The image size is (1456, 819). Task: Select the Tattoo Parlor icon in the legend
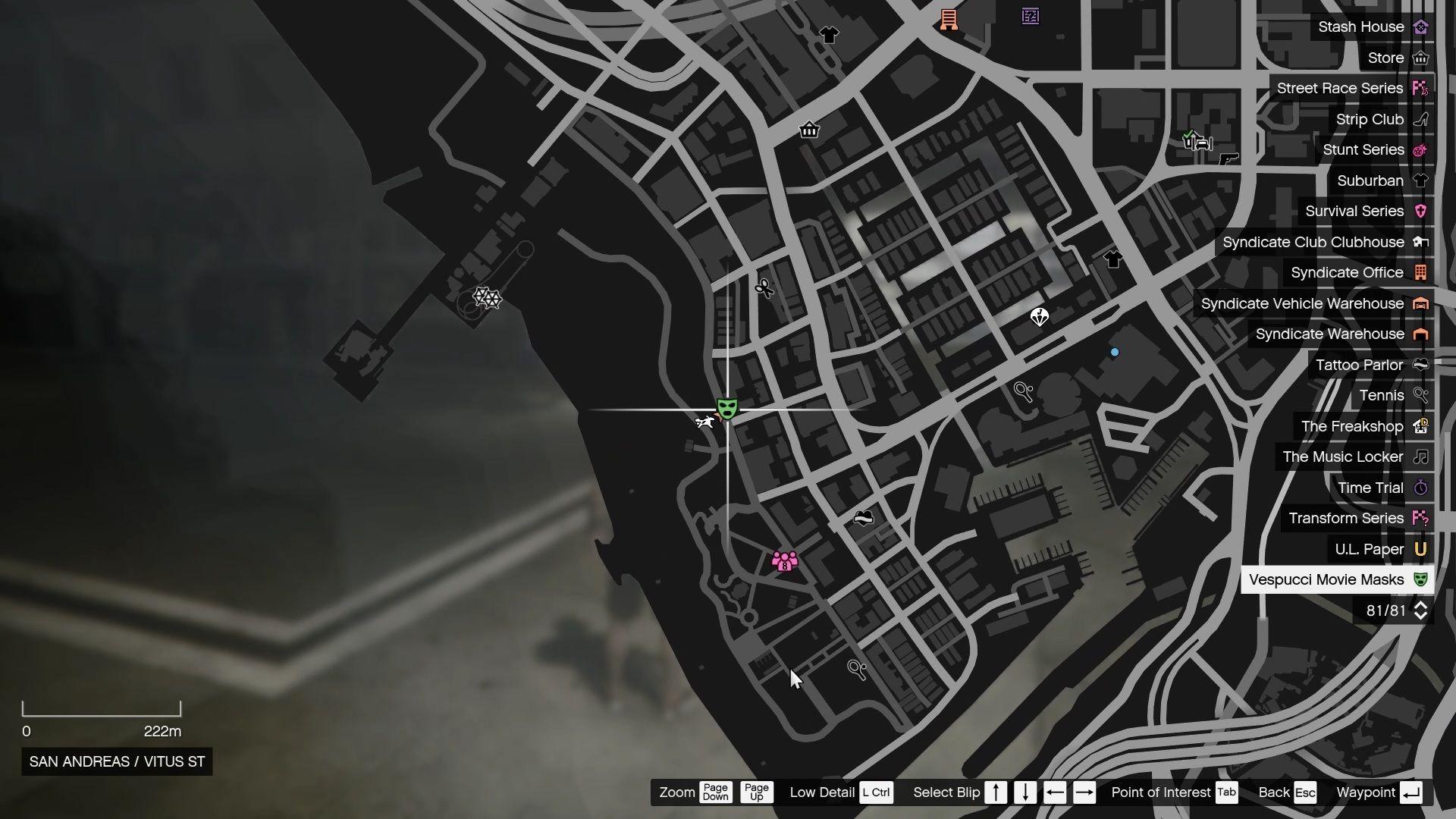pyautogui.click(x=1420, y=365)
